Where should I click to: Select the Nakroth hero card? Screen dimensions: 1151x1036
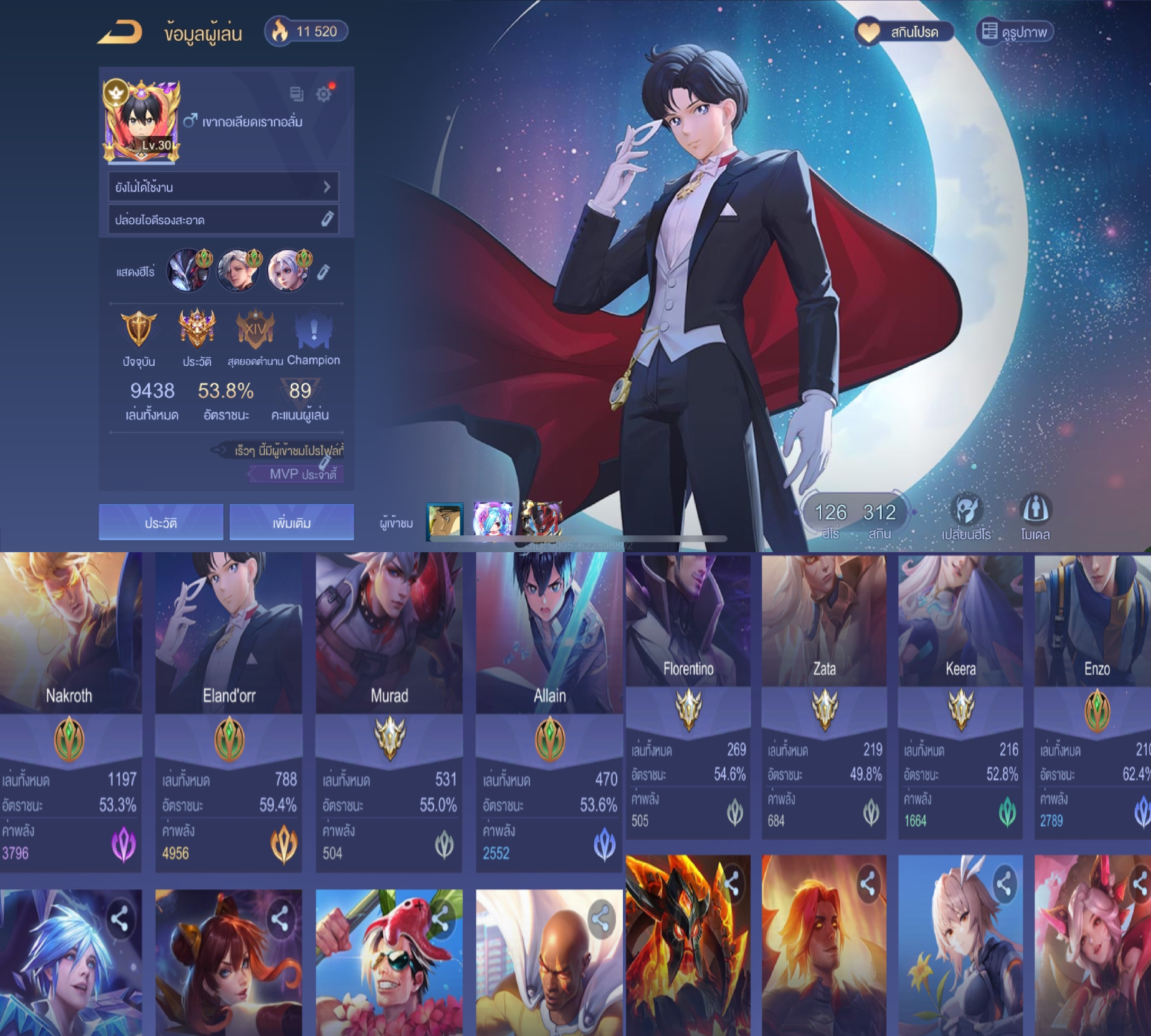click(70, 712)
